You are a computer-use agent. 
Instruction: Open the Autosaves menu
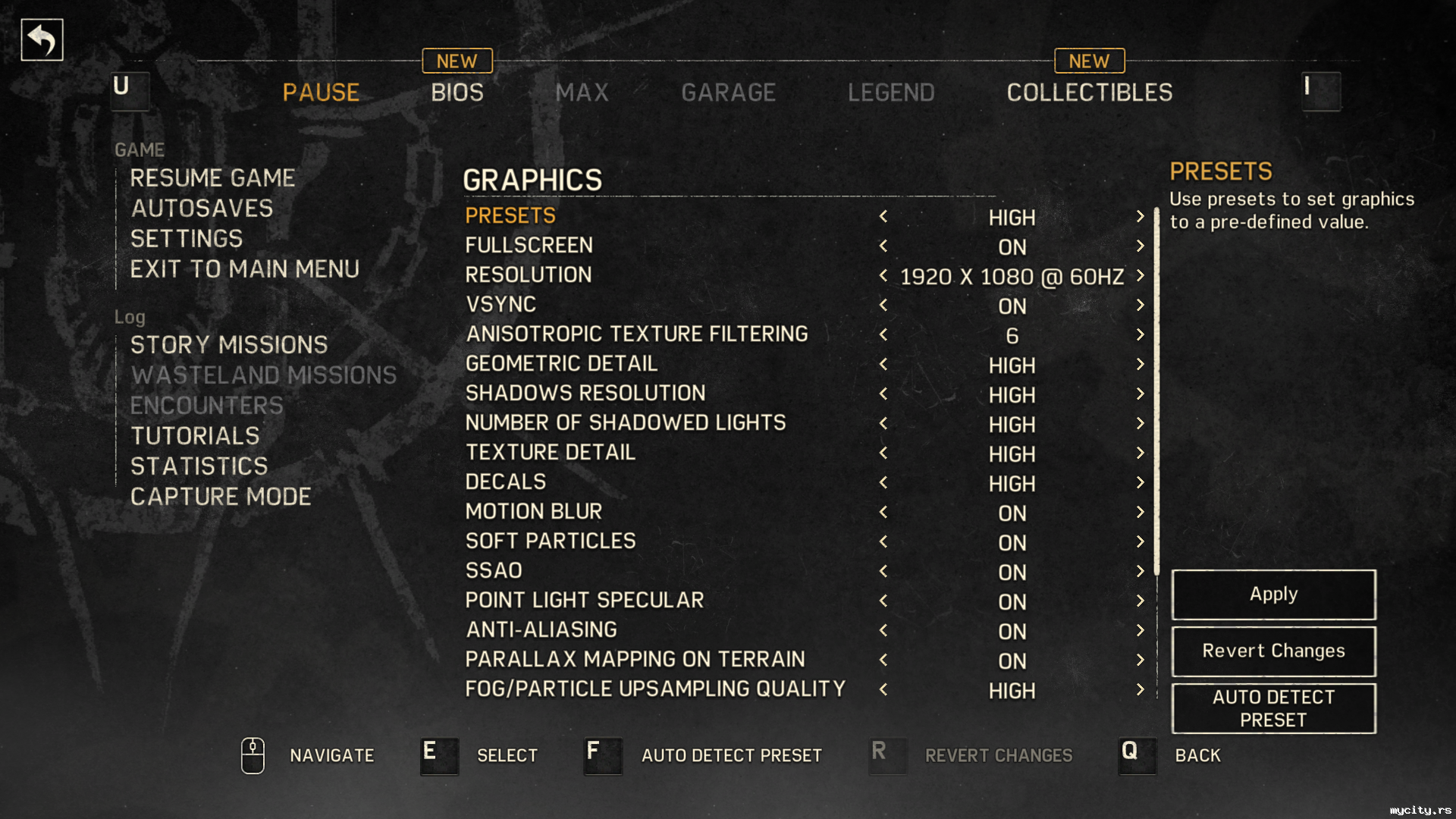click(x=202, y=209)
